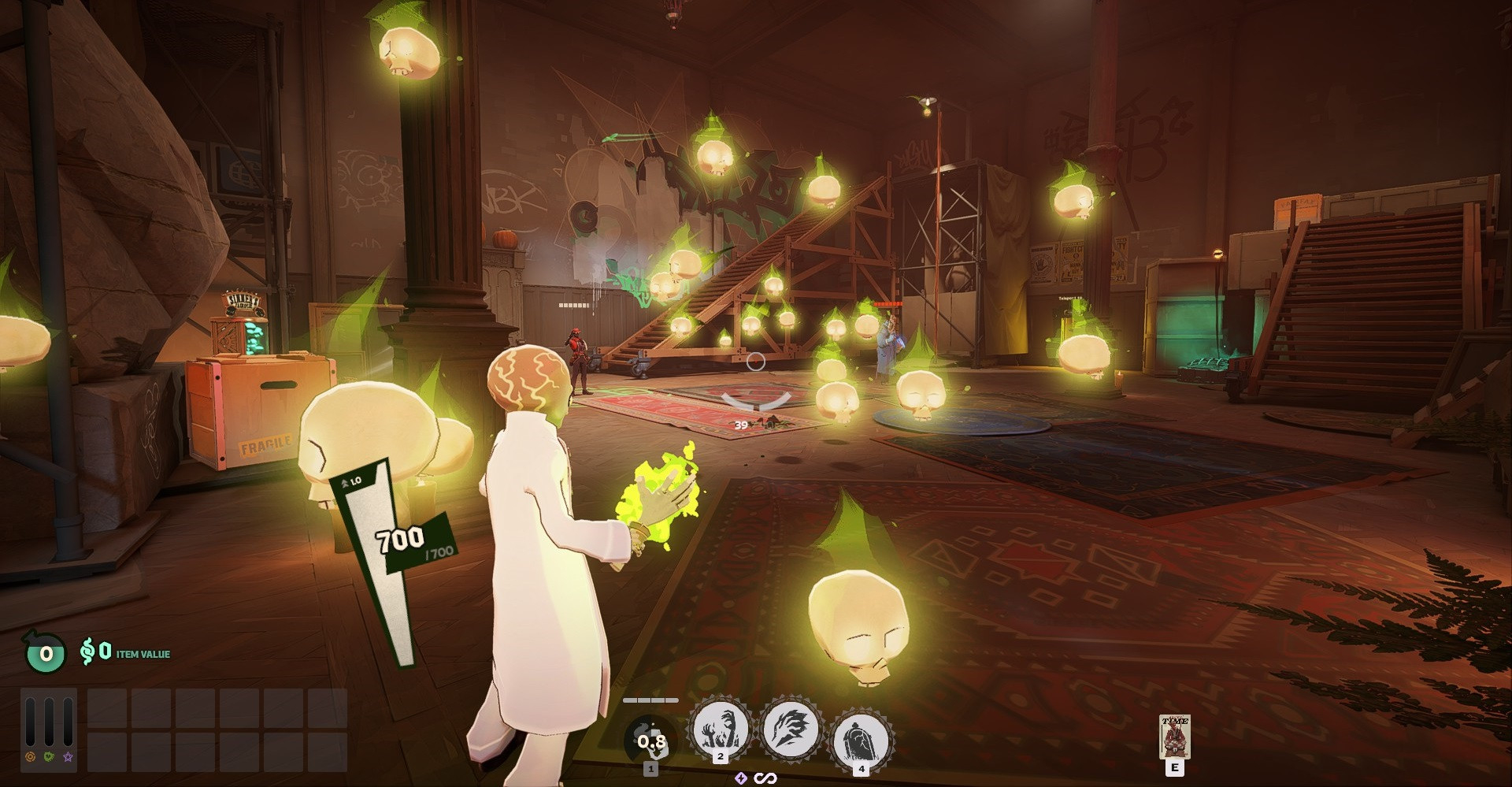Select the TIME magazine card item

click(x=1174, y=737)
